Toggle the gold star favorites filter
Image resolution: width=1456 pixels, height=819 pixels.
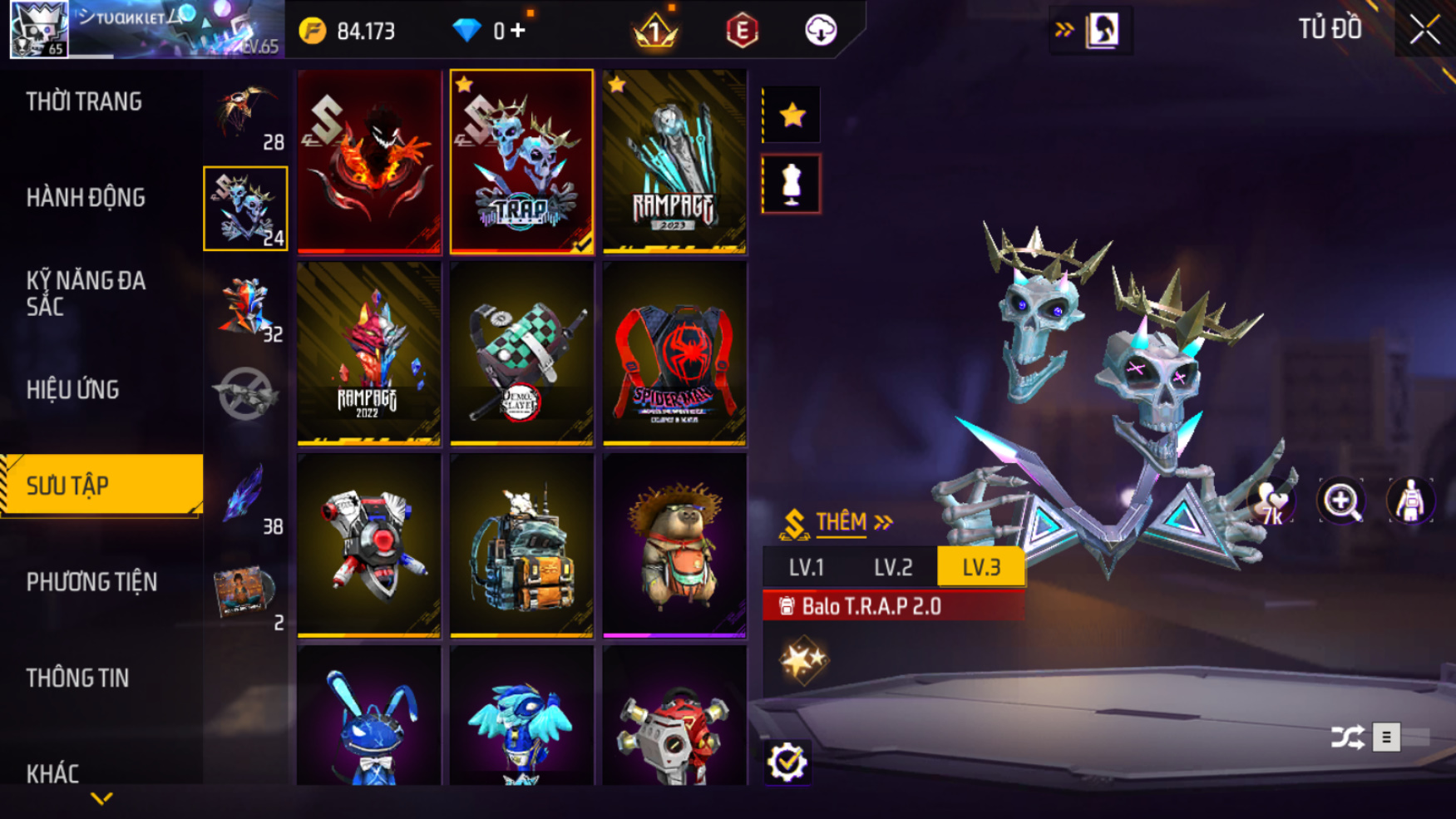click(792, 115)
